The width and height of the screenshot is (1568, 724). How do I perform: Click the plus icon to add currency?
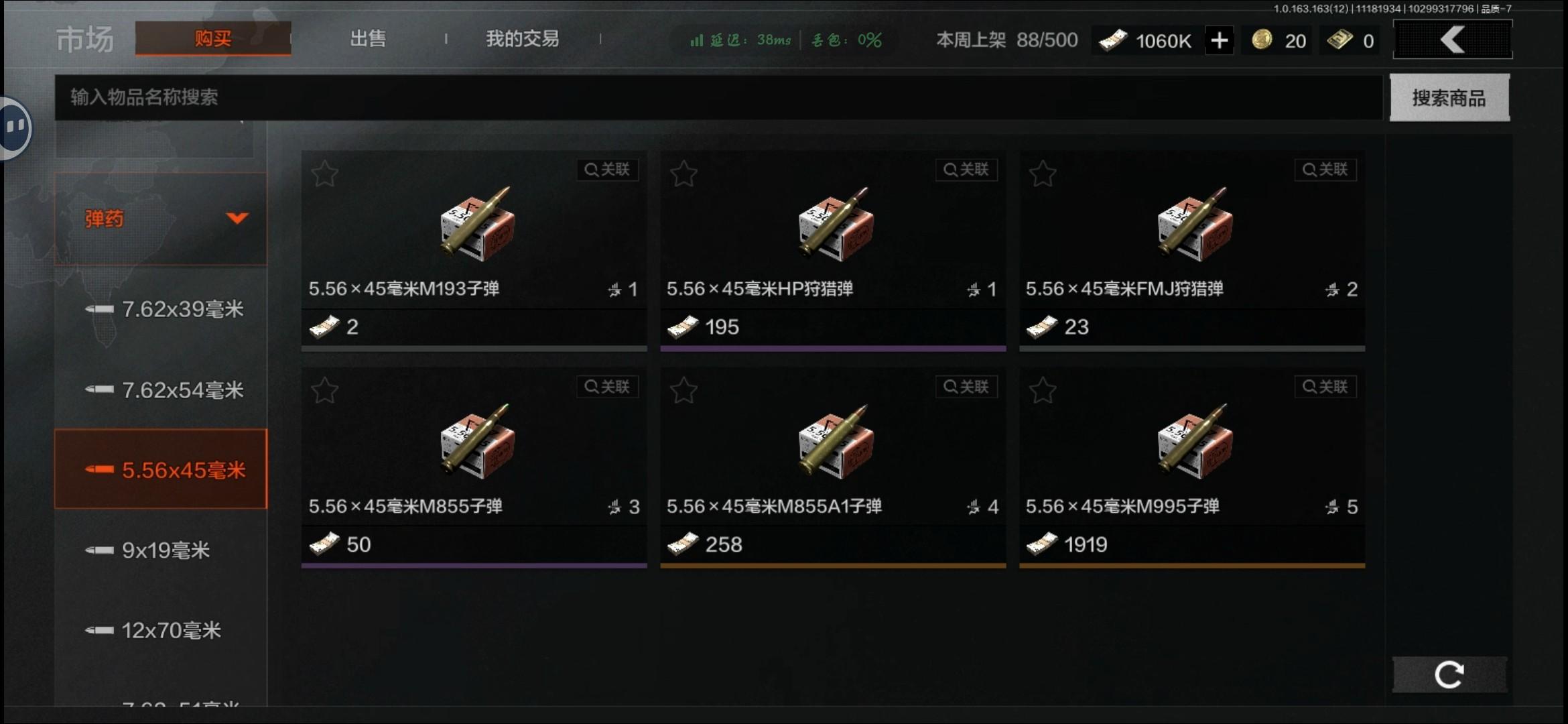pos(1220,40)
